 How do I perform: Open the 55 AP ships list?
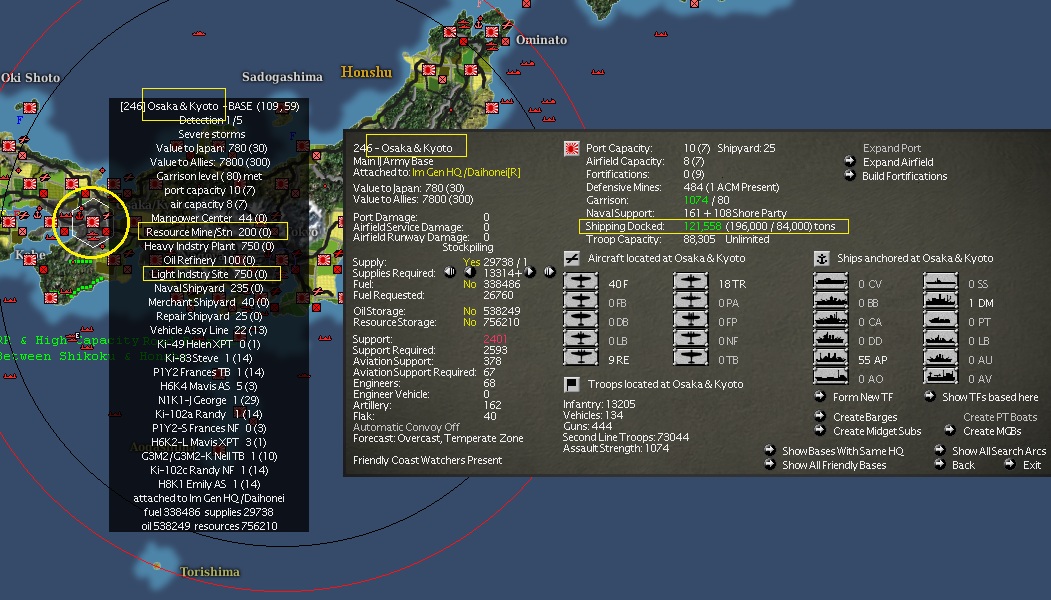[832, 358]
